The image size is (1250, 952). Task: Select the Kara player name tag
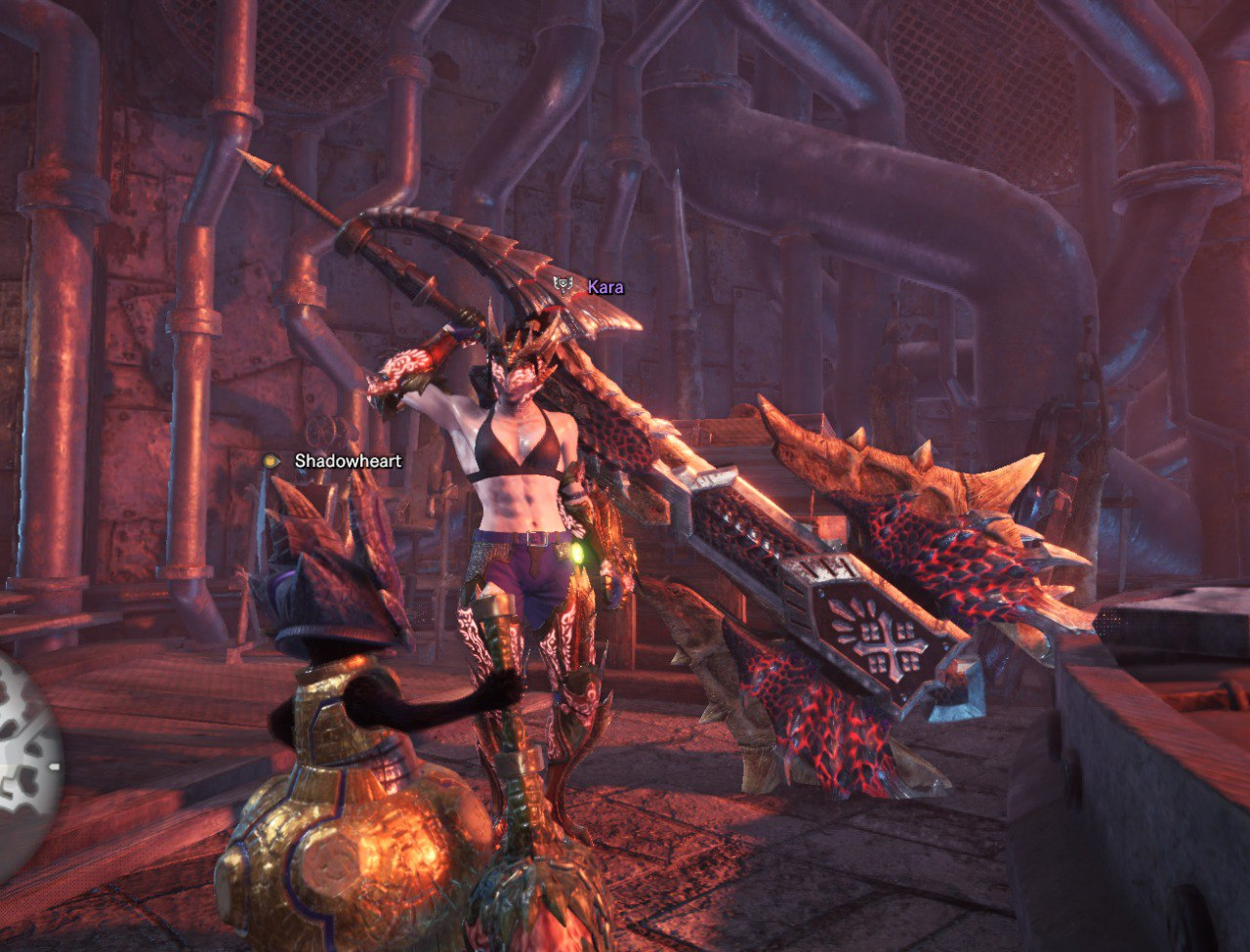click(605, 287)
